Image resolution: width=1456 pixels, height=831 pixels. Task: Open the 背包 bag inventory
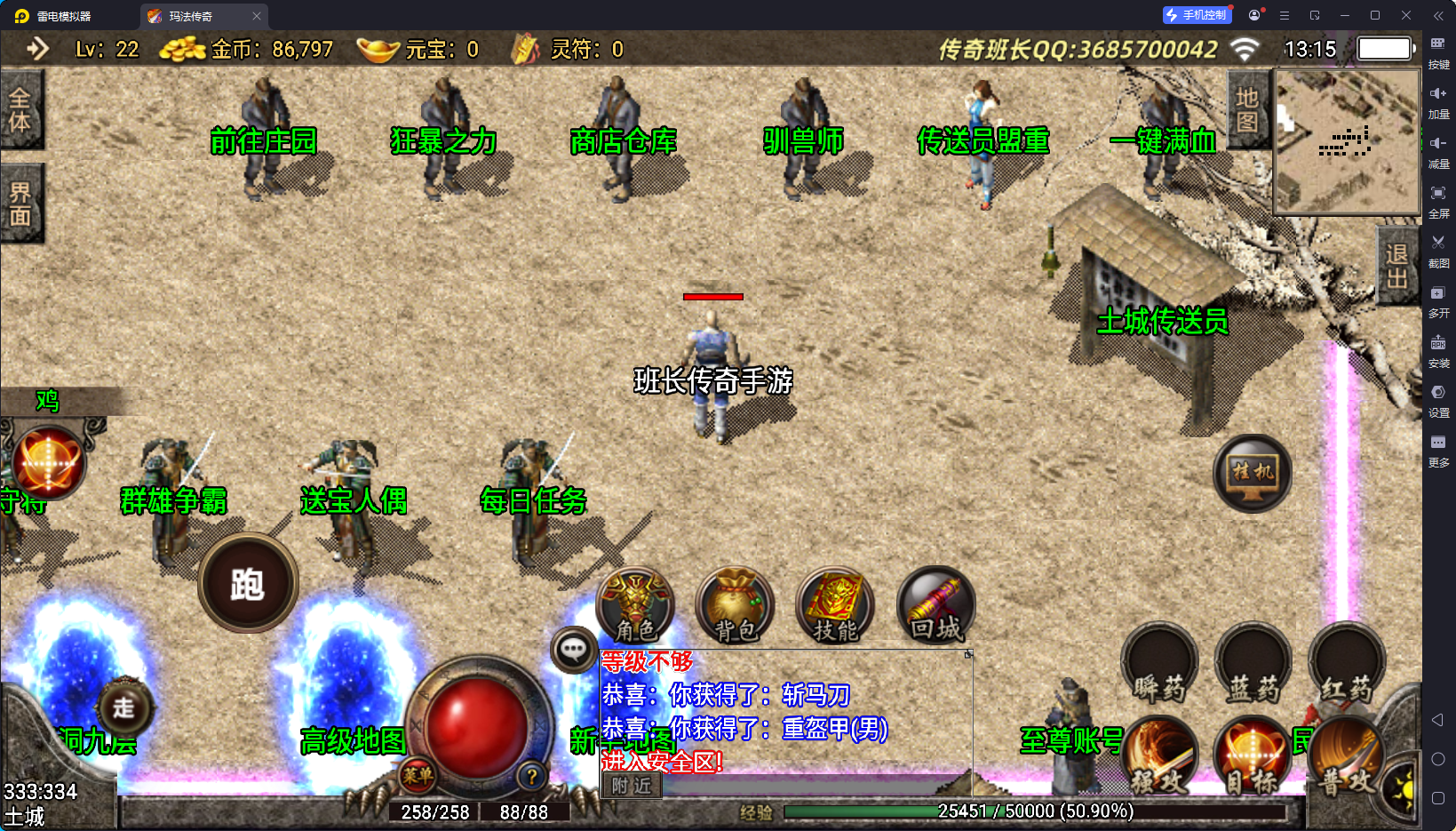tap(735, 605)
